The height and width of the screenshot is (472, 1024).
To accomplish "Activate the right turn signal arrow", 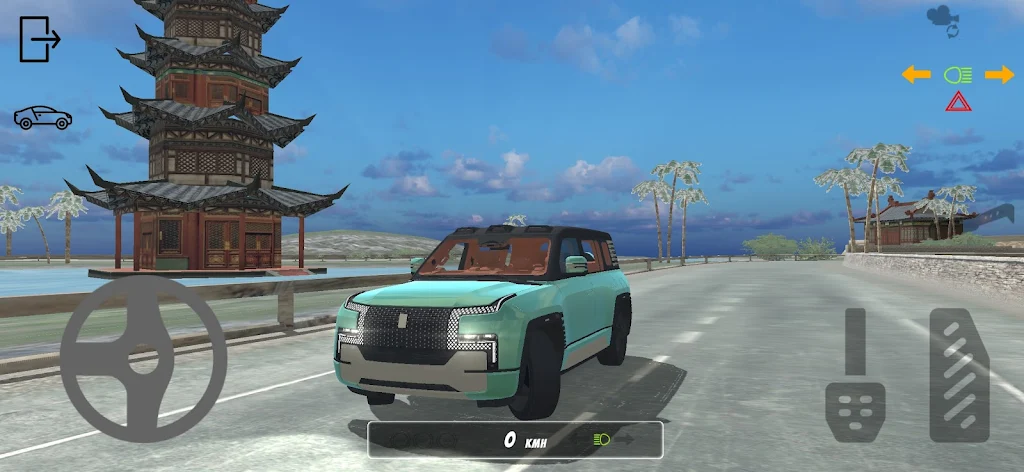I will [x=999, y=74].
